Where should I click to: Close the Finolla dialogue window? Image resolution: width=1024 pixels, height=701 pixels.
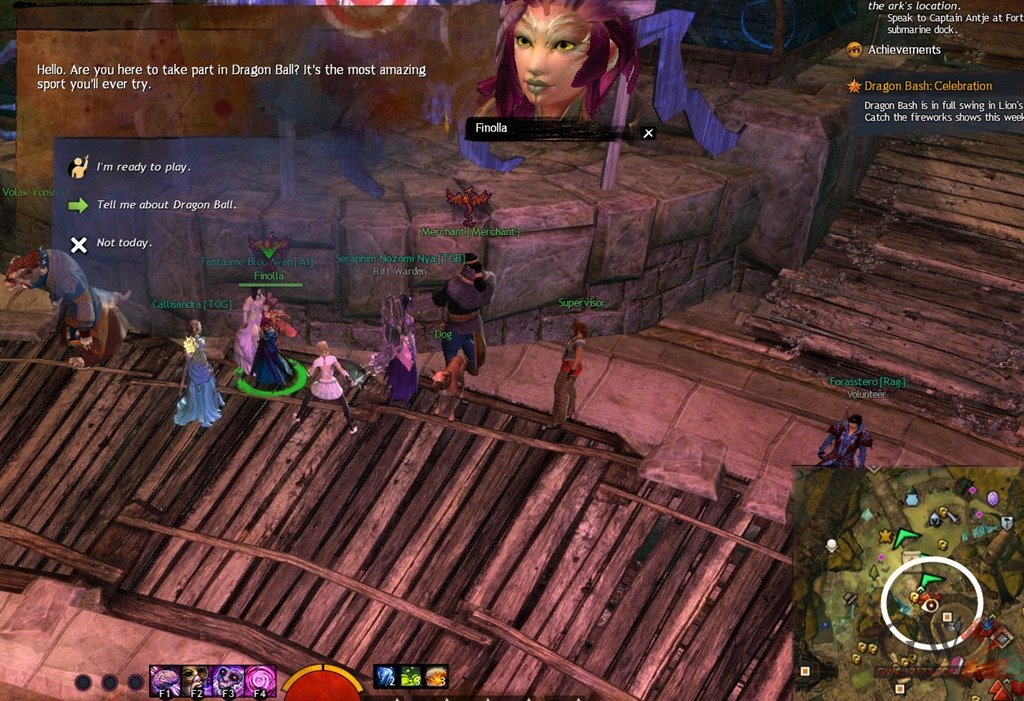pyautogui.click(x=648, y=132)
